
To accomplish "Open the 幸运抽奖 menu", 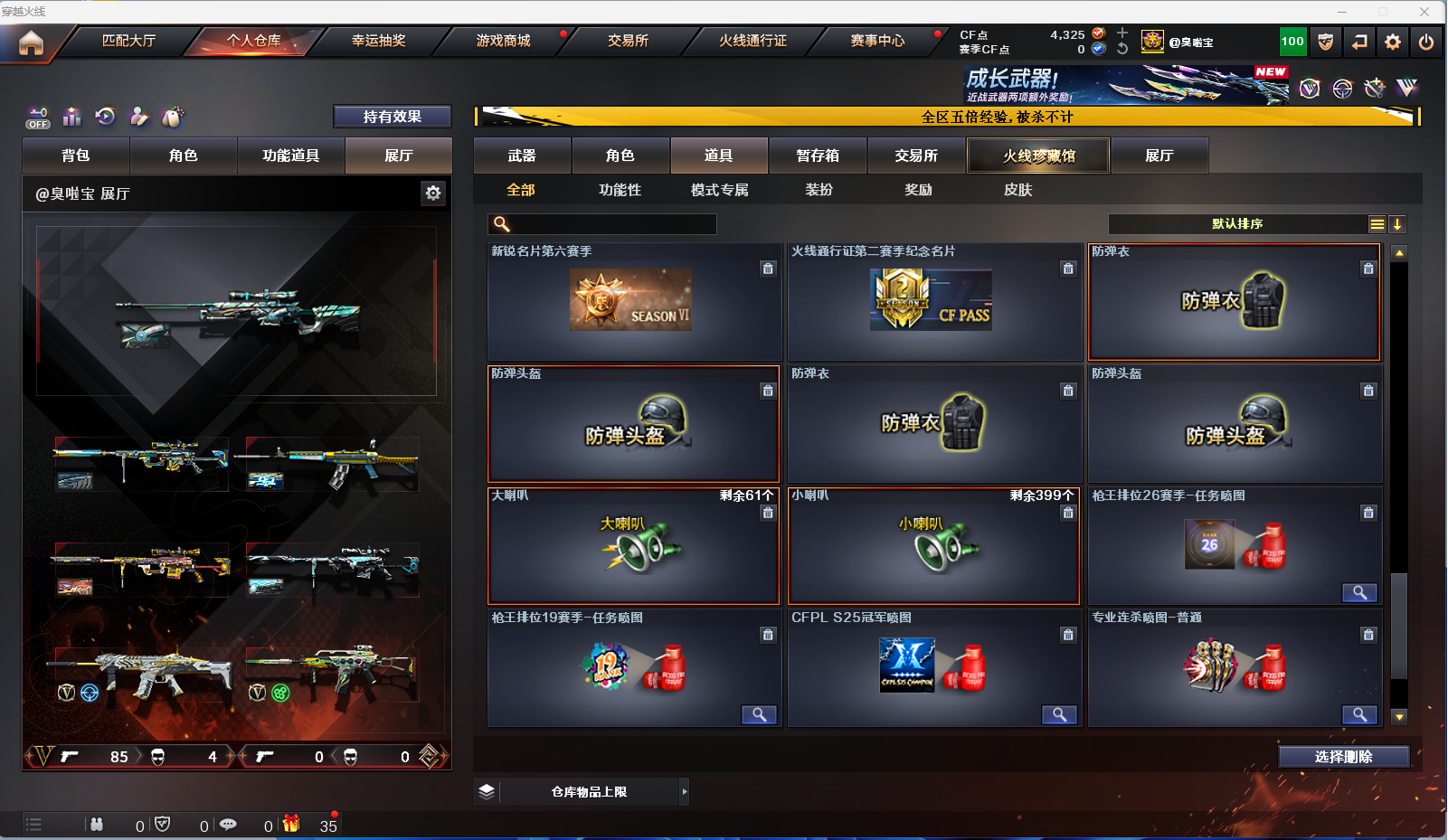I will (x=378, y=41).
